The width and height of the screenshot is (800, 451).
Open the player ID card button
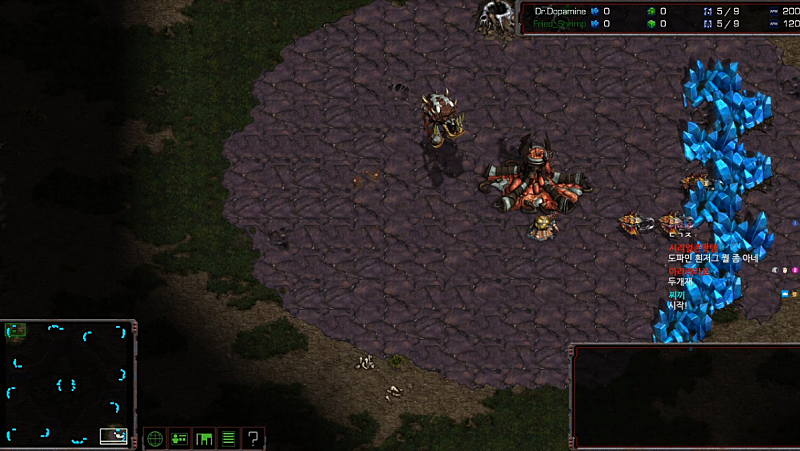pyautogui.click(x=180, y=438)
